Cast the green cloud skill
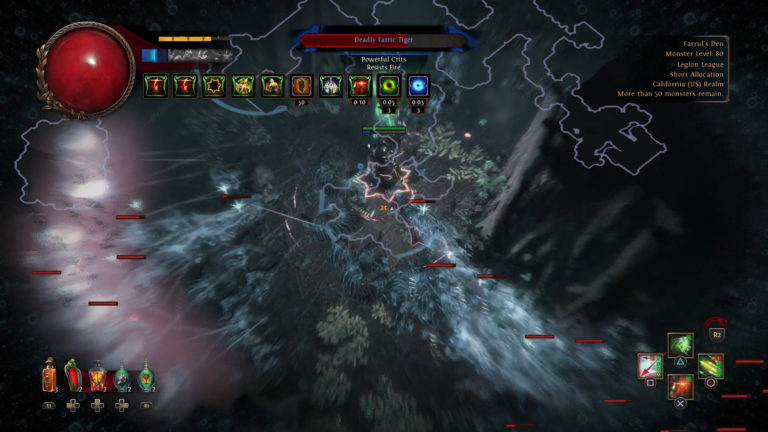Viewport: 768px width, 432px height. [x=681, y=345]
